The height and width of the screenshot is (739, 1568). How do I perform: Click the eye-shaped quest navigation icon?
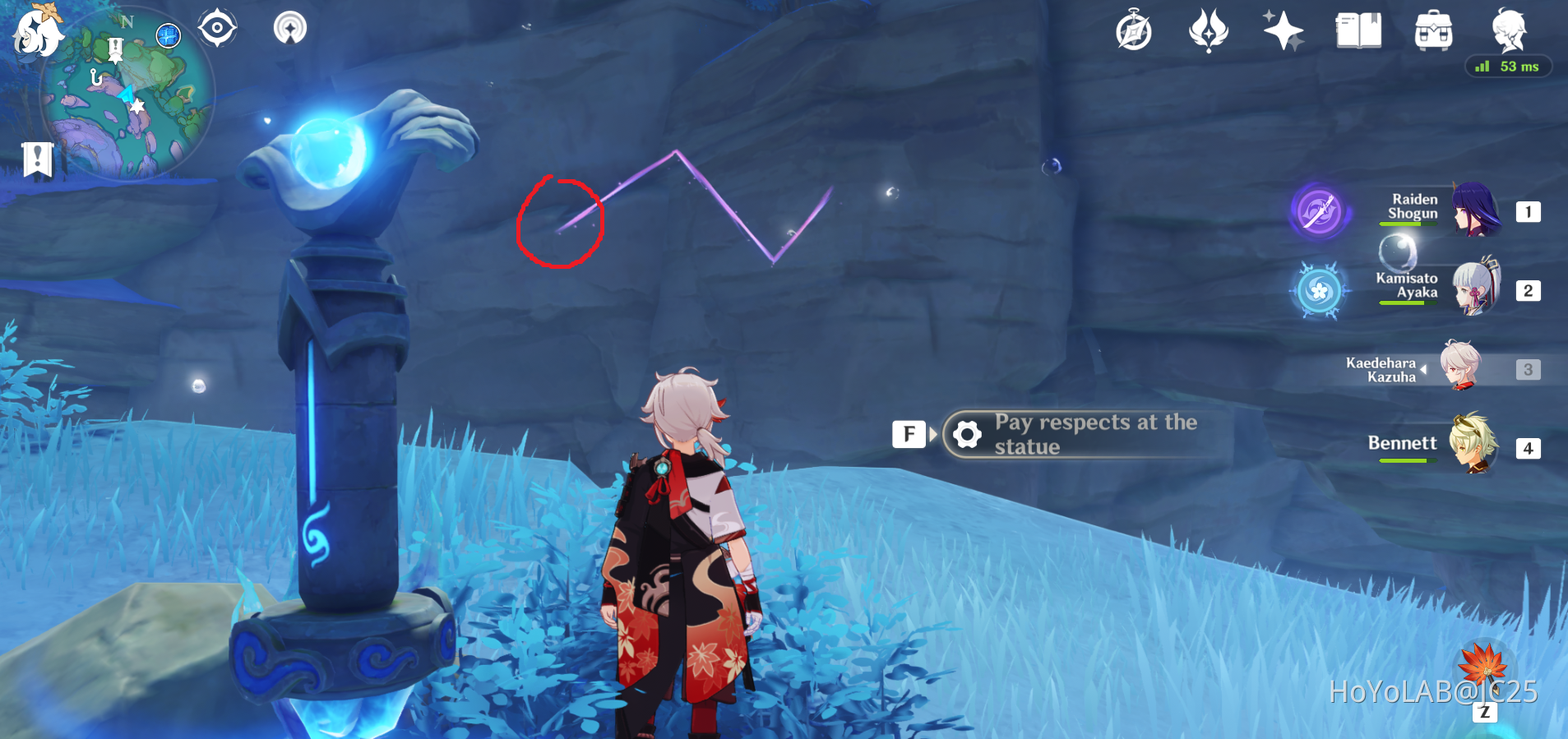tap(218, 27)
